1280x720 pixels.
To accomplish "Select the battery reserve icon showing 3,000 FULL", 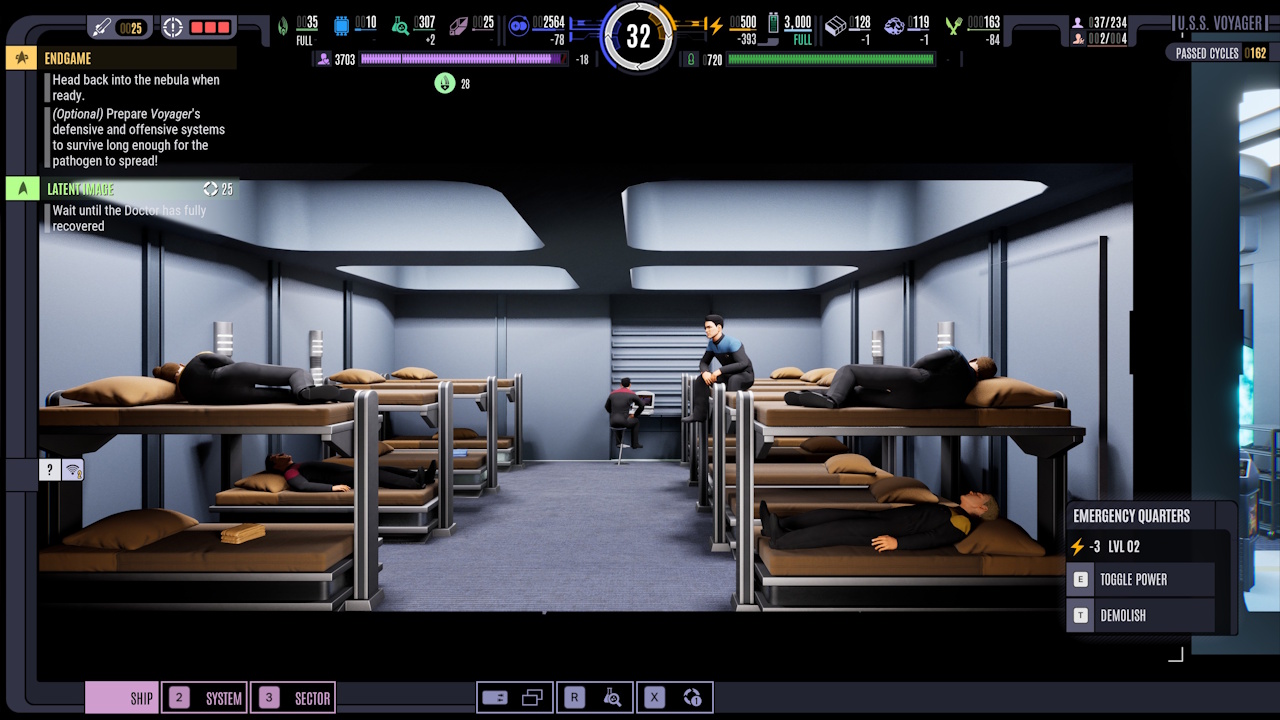I will pyautogui.click(x=773, y=23).
